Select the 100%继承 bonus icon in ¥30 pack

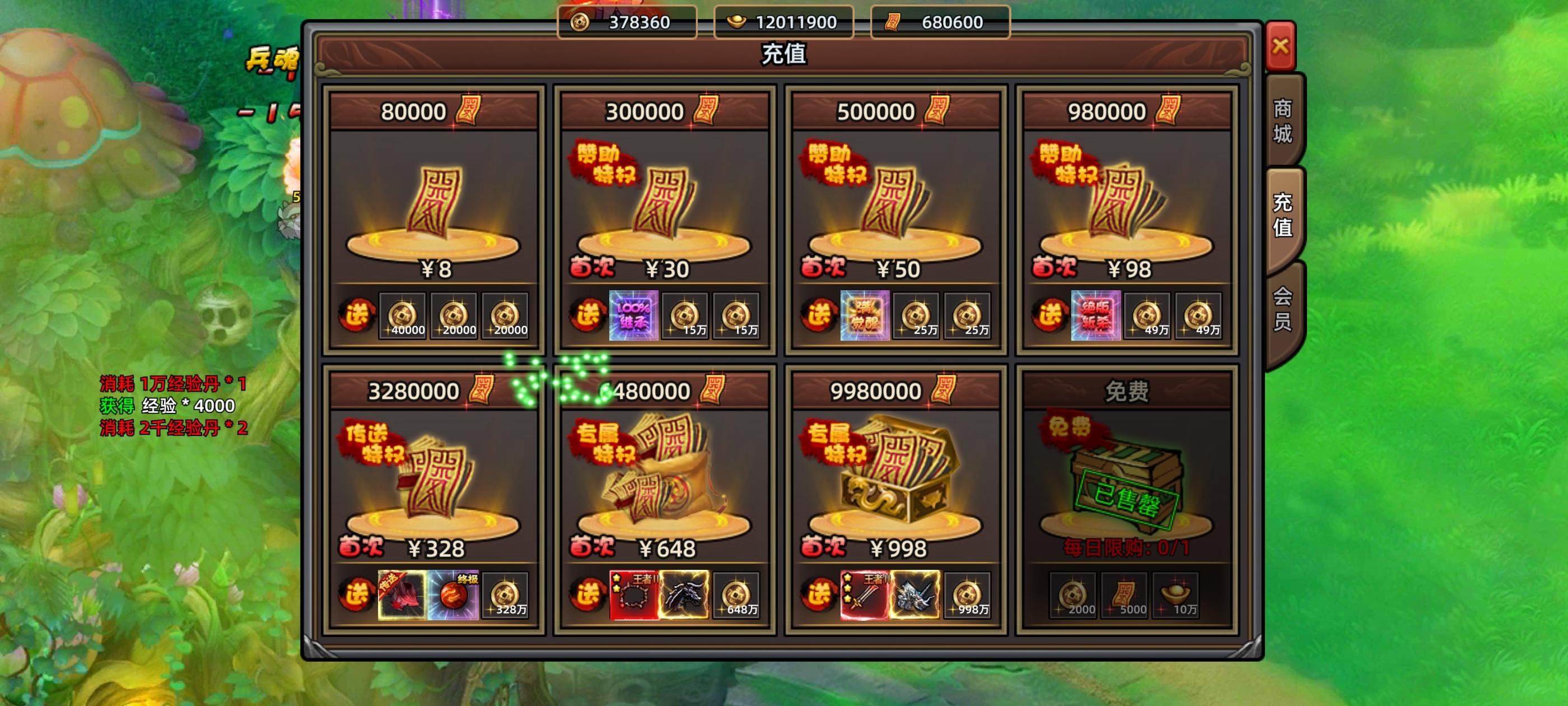(633, 316)
